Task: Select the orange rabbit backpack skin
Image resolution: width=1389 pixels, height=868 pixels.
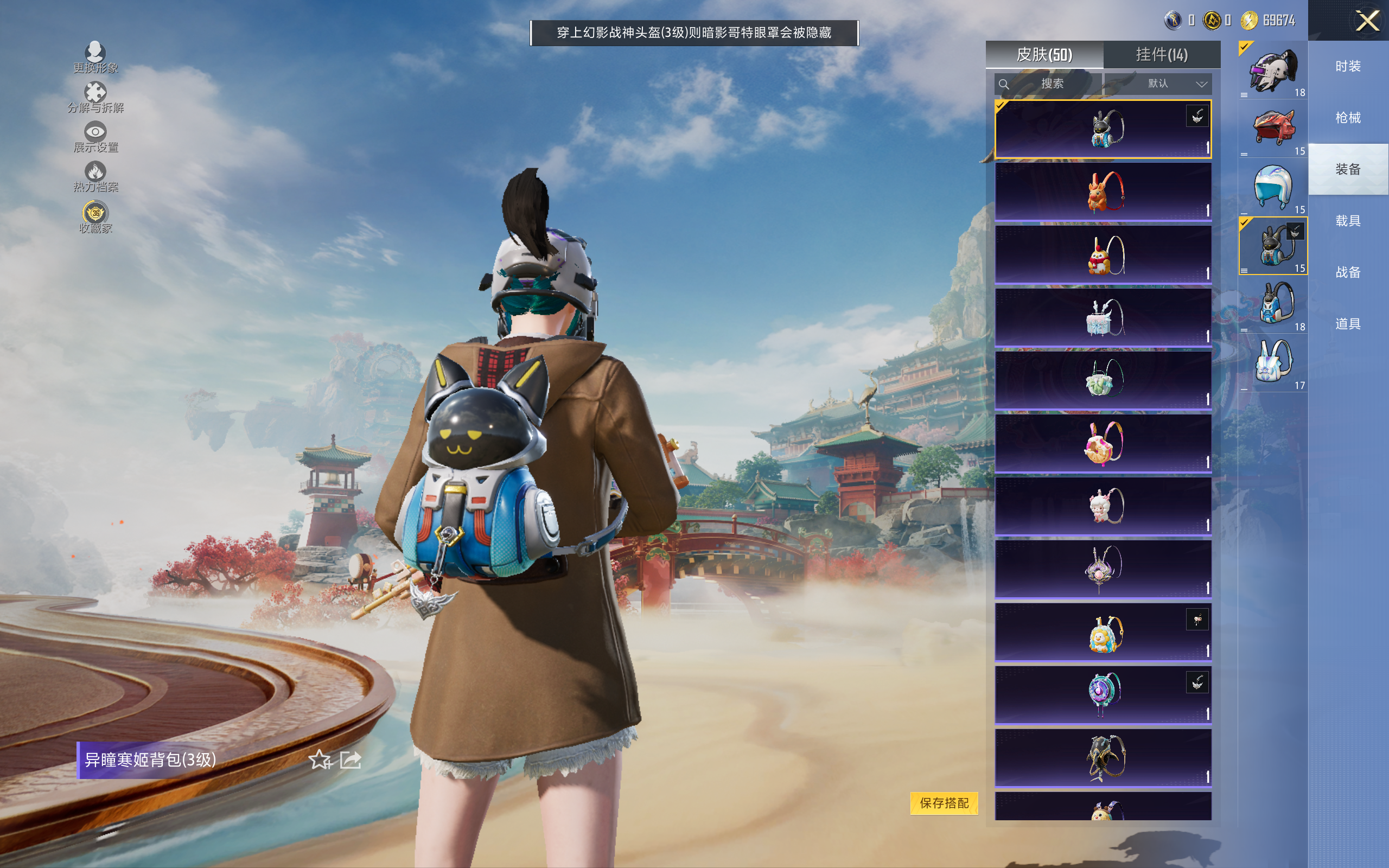Action: pos(1103,192)
